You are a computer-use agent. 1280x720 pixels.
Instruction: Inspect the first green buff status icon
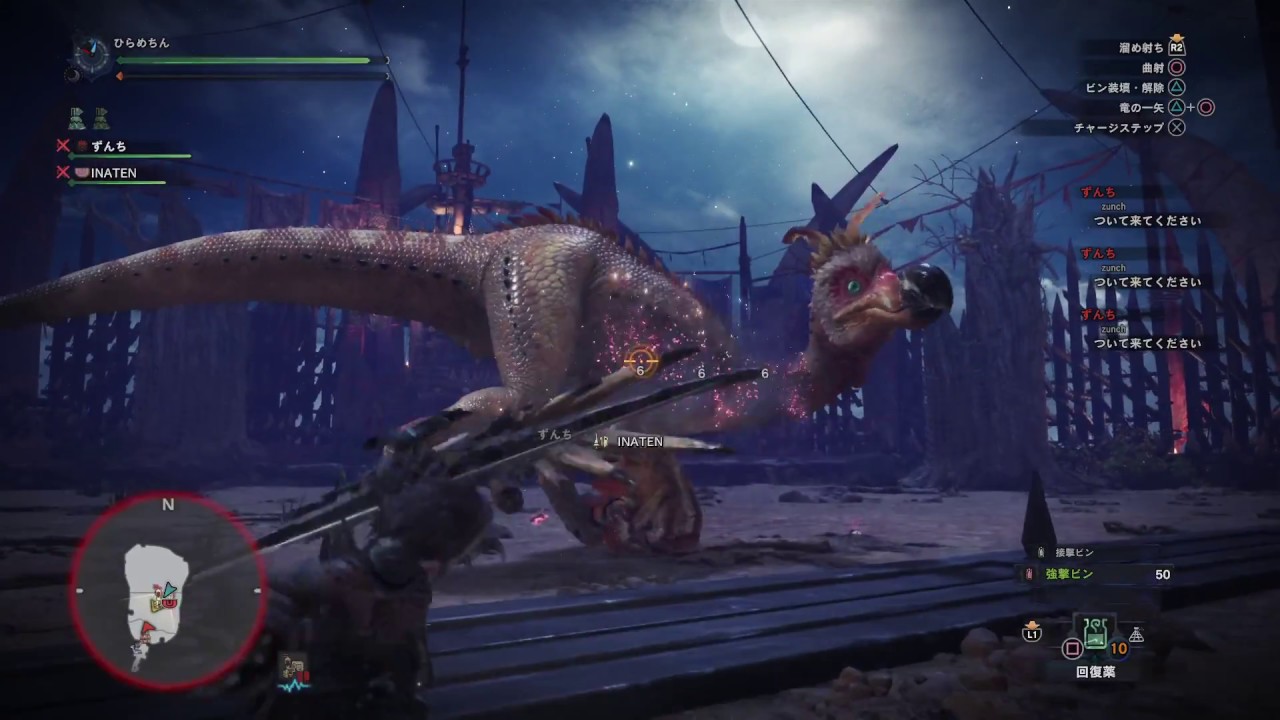[77, 117]
